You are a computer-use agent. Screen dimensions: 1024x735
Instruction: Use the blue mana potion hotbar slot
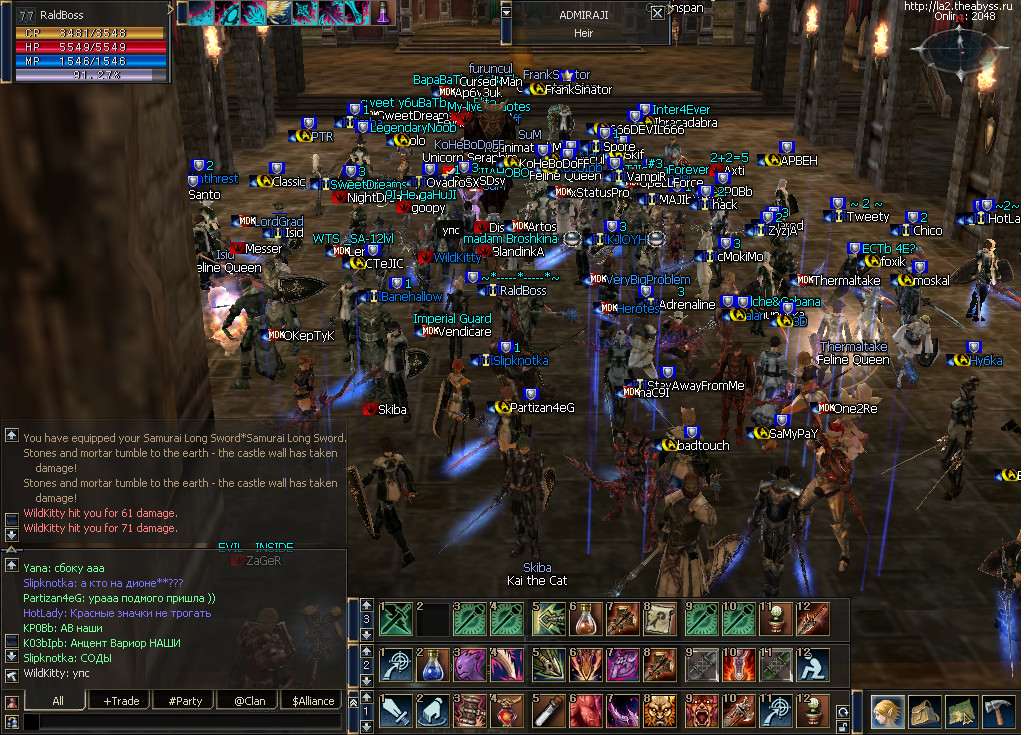(x=433, y=666)
